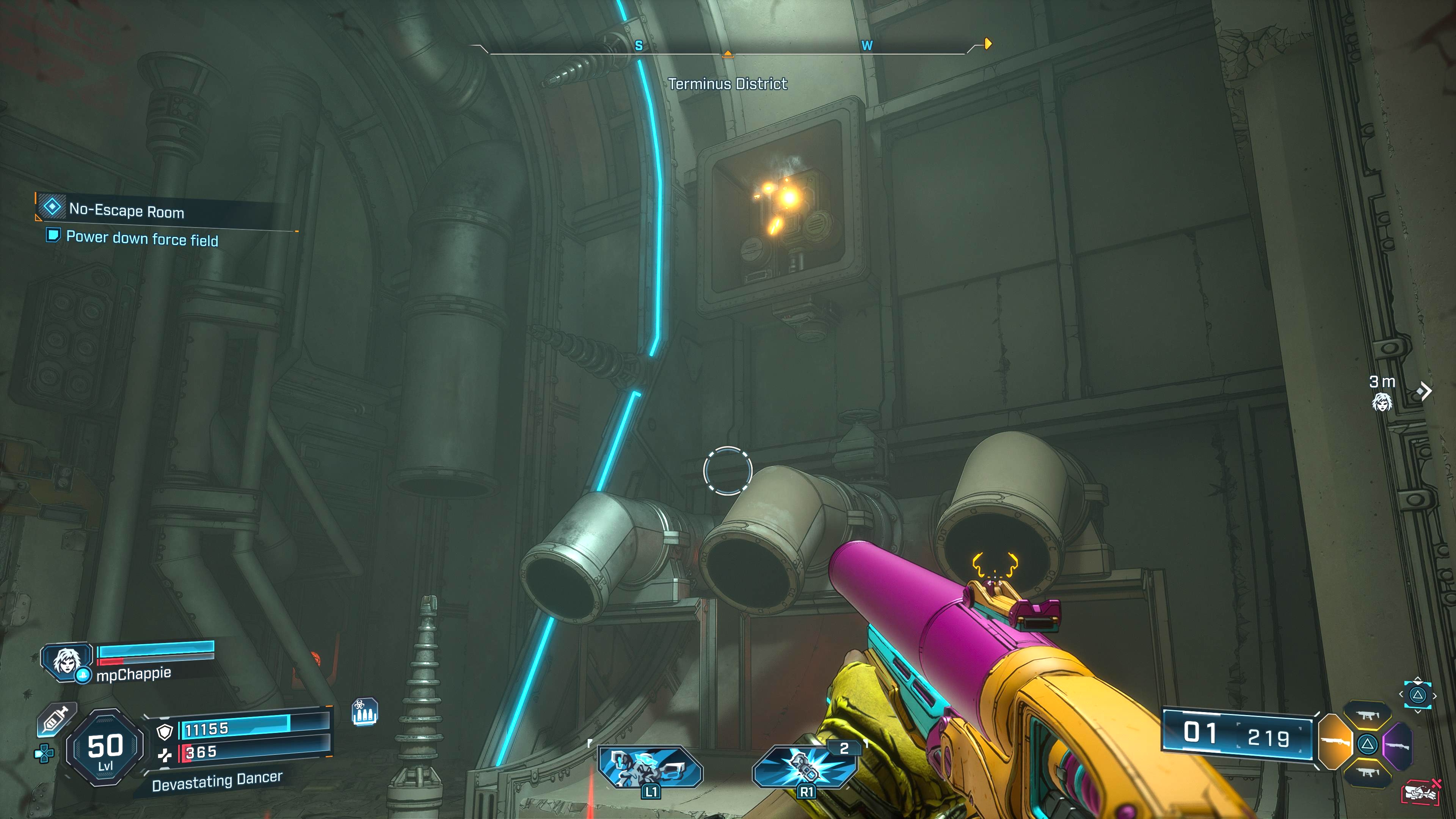Image resolution: width=1456 pixels, height=819 pixels.
Task: Activate the action skill ability icon
Action: pyautogui.click(x=650, y=766)
